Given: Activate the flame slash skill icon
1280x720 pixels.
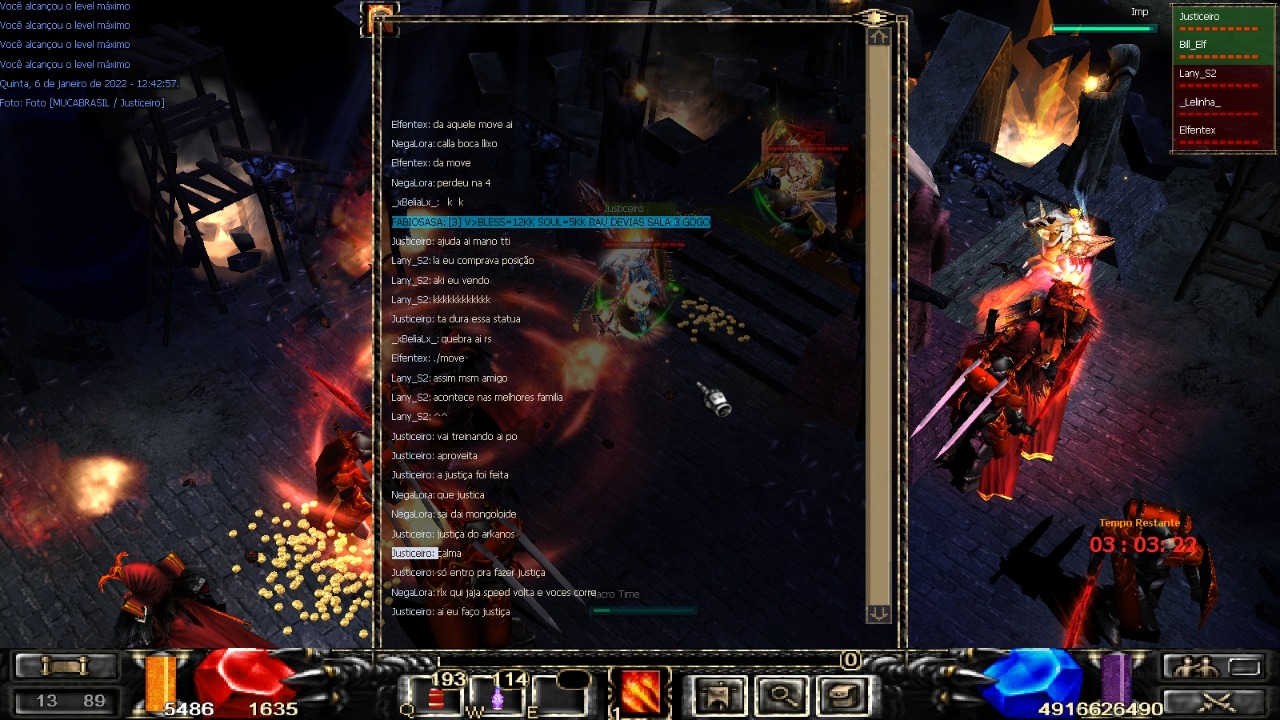Looking at the screenshot, I should tap(640, 692).
